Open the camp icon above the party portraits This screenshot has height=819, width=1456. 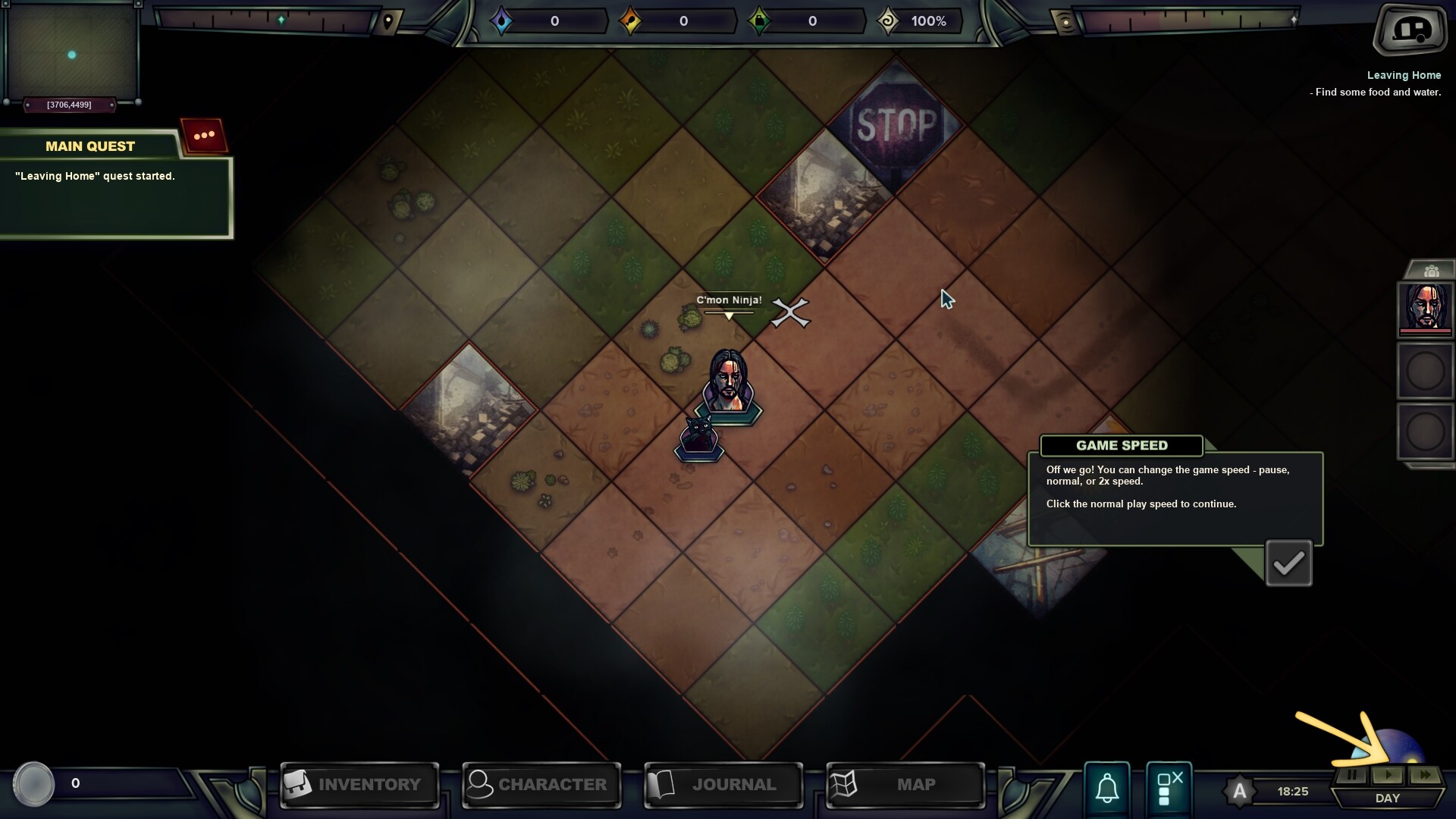(x=1432, y=270)
